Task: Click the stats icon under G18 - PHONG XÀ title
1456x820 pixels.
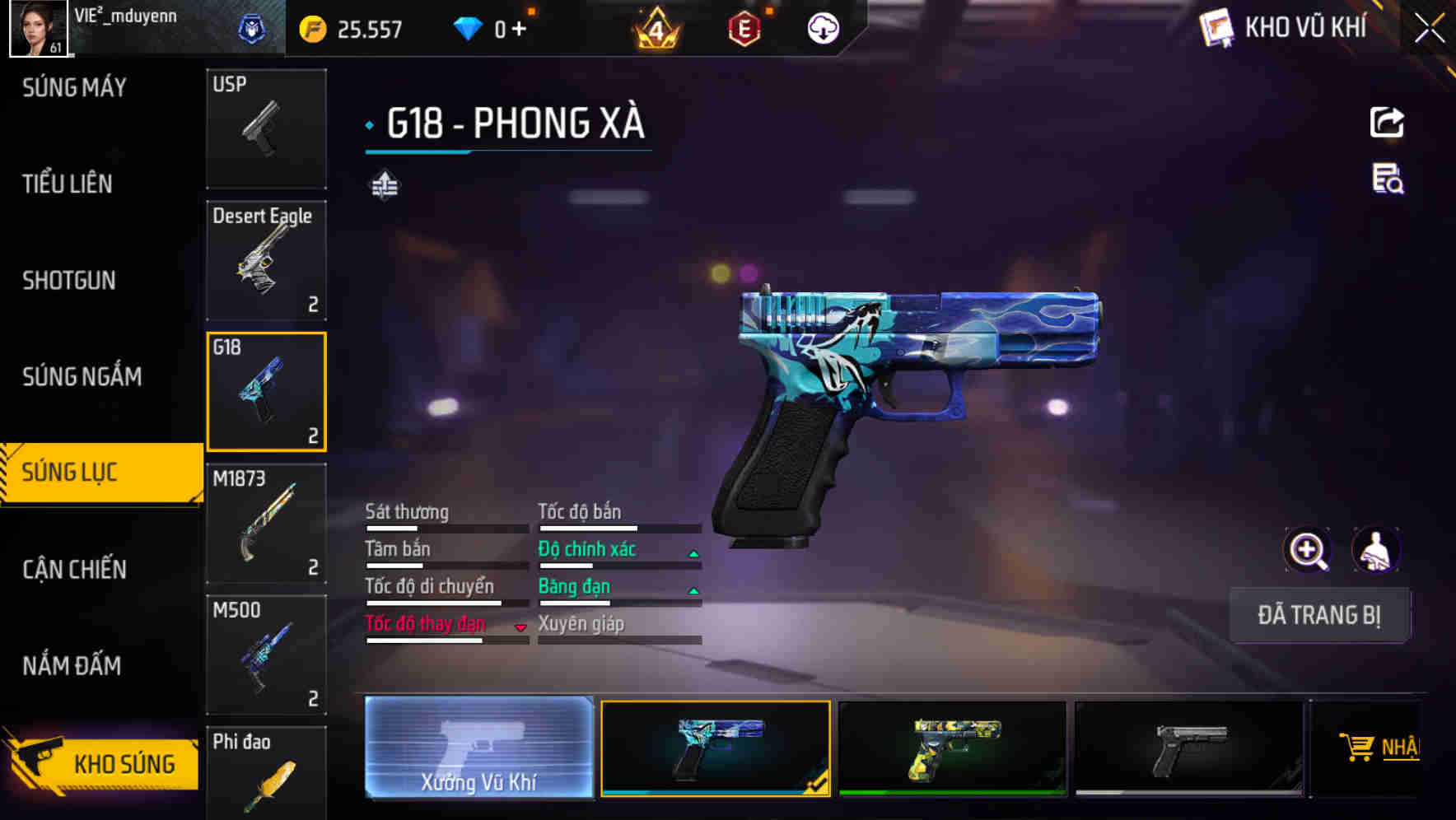Action: (x=383, y=185)
